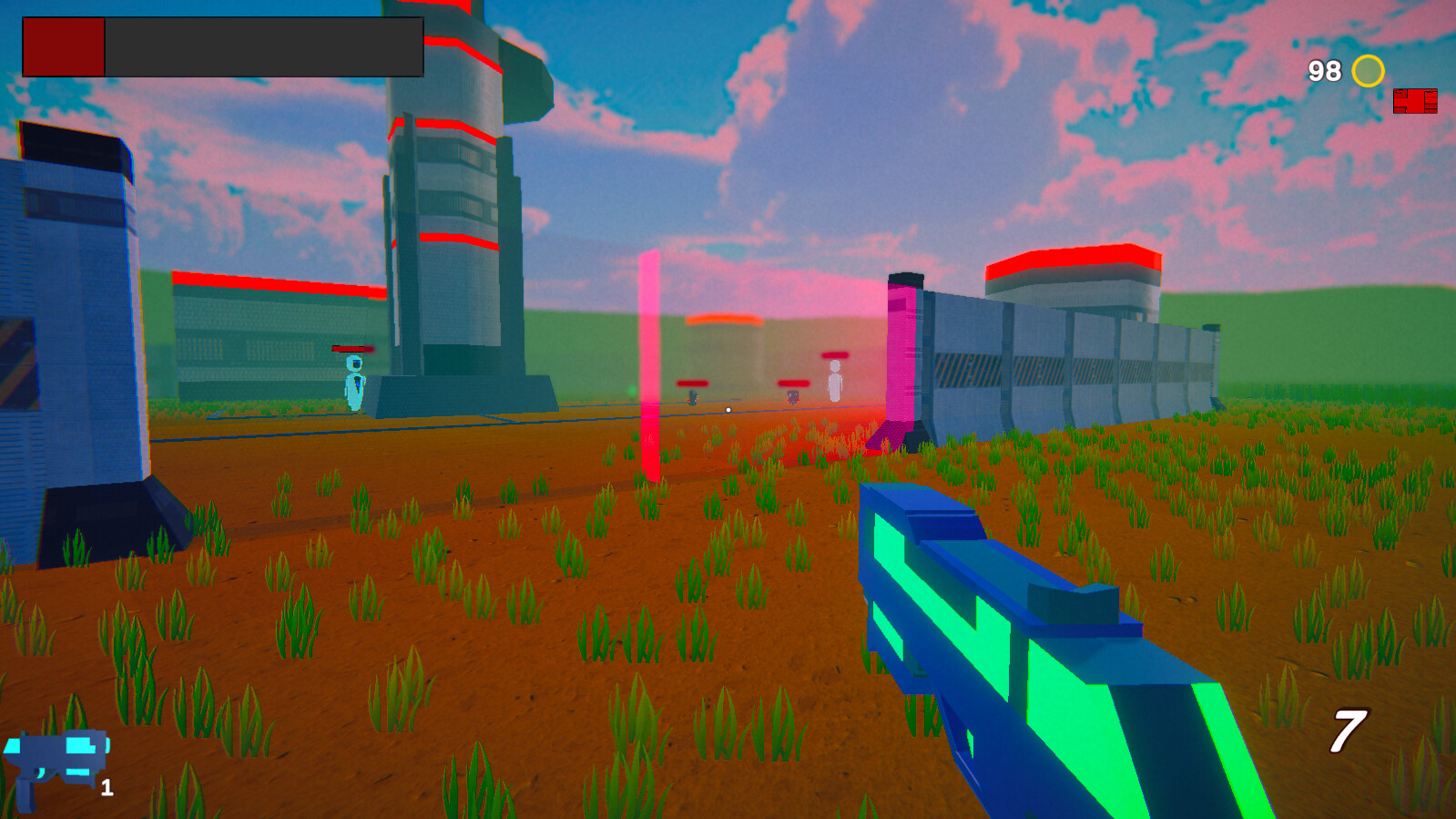Click the number 1 next to the pistol icon
This screenshot has height=819, width=1456.
tap(107, 789)
